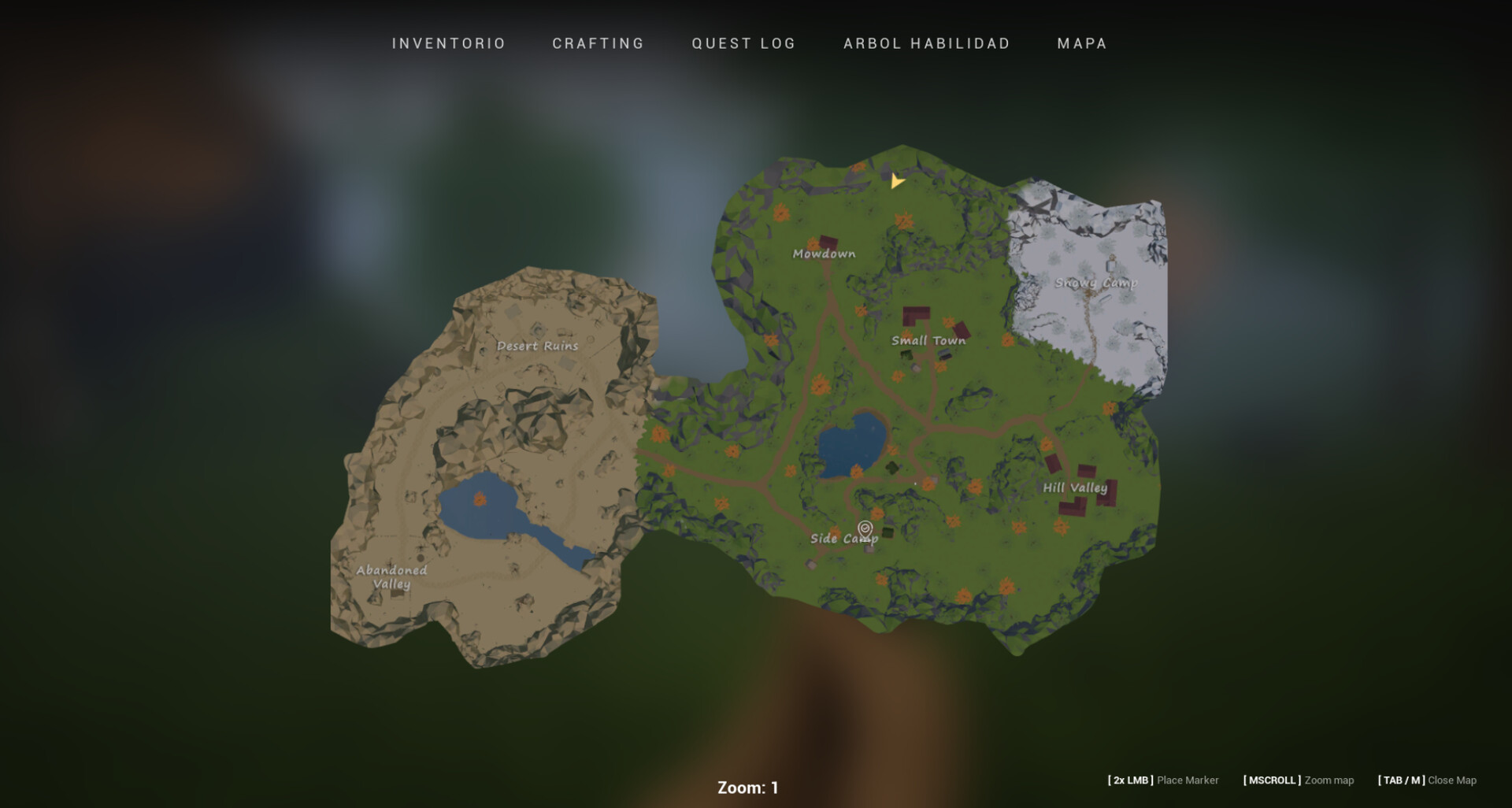This screenshot has width=1512, height=808.
Task: Switch to the CRAFTING tab
Action: [x=598, y=43]
